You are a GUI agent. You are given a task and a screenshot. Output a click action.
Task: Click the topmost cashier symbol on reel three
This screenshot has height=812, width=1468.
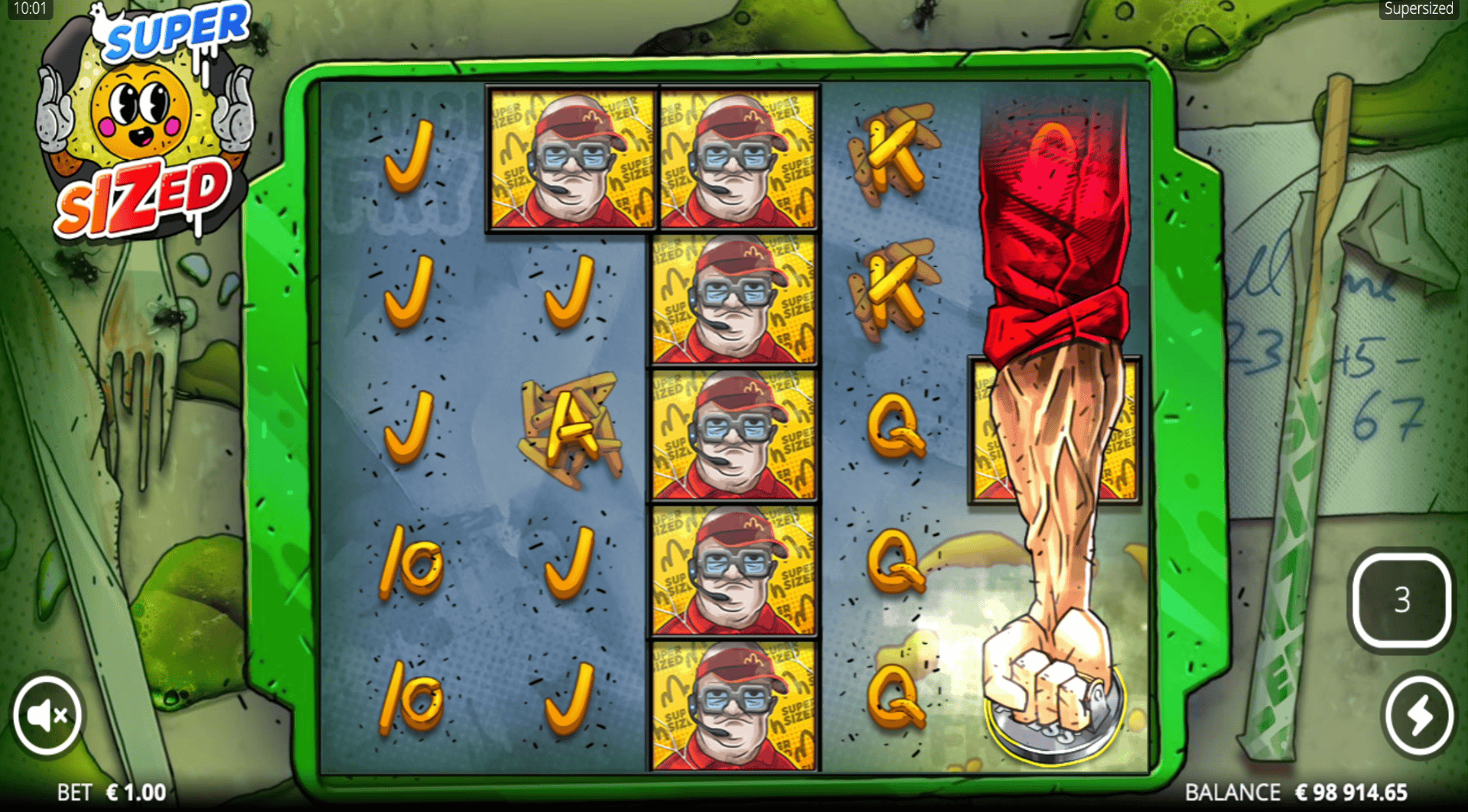pyautogui.click(x=737, y=158)
